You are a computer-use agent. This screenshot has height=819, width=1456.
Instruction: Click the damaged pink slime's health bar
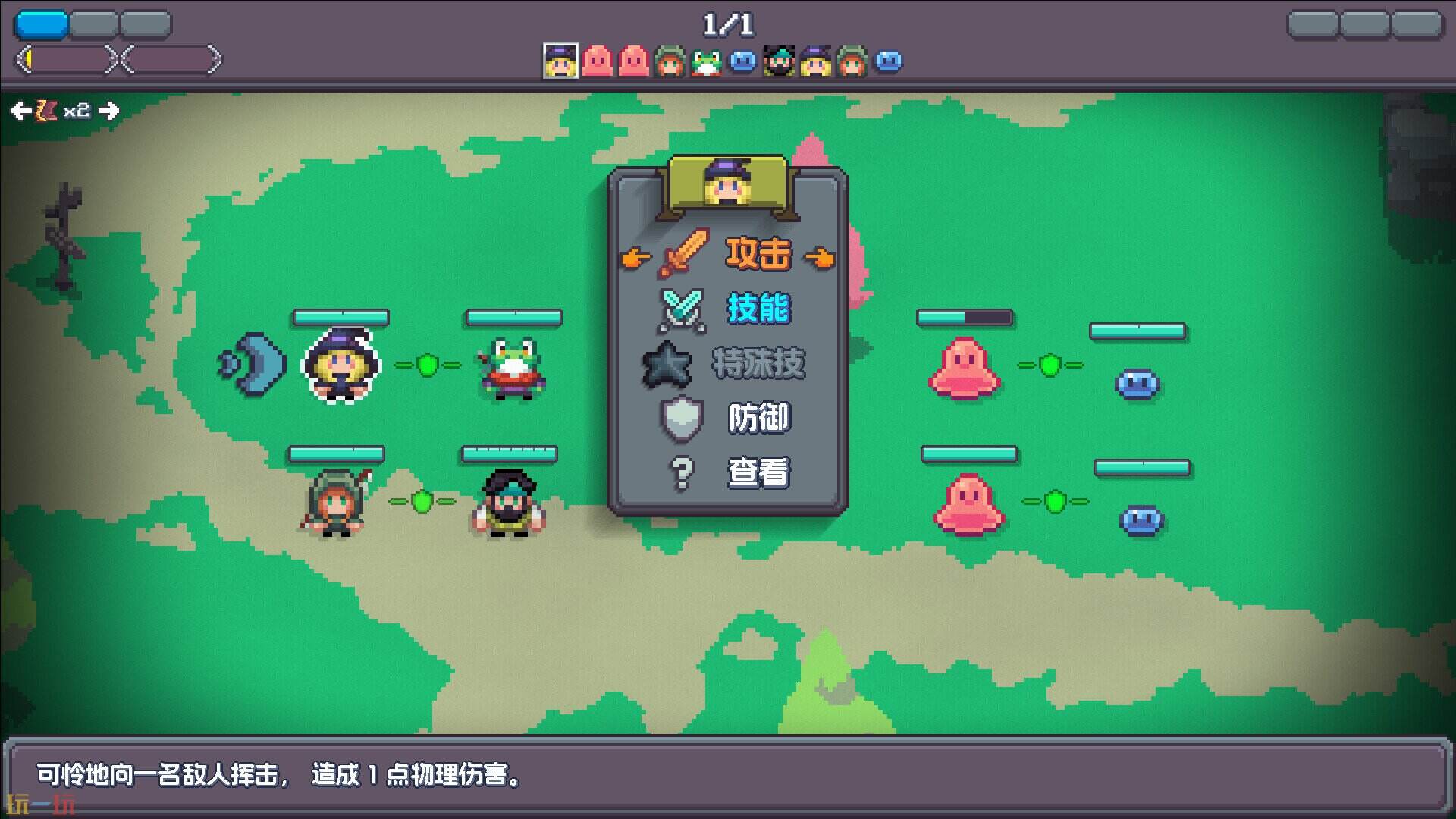963,317
